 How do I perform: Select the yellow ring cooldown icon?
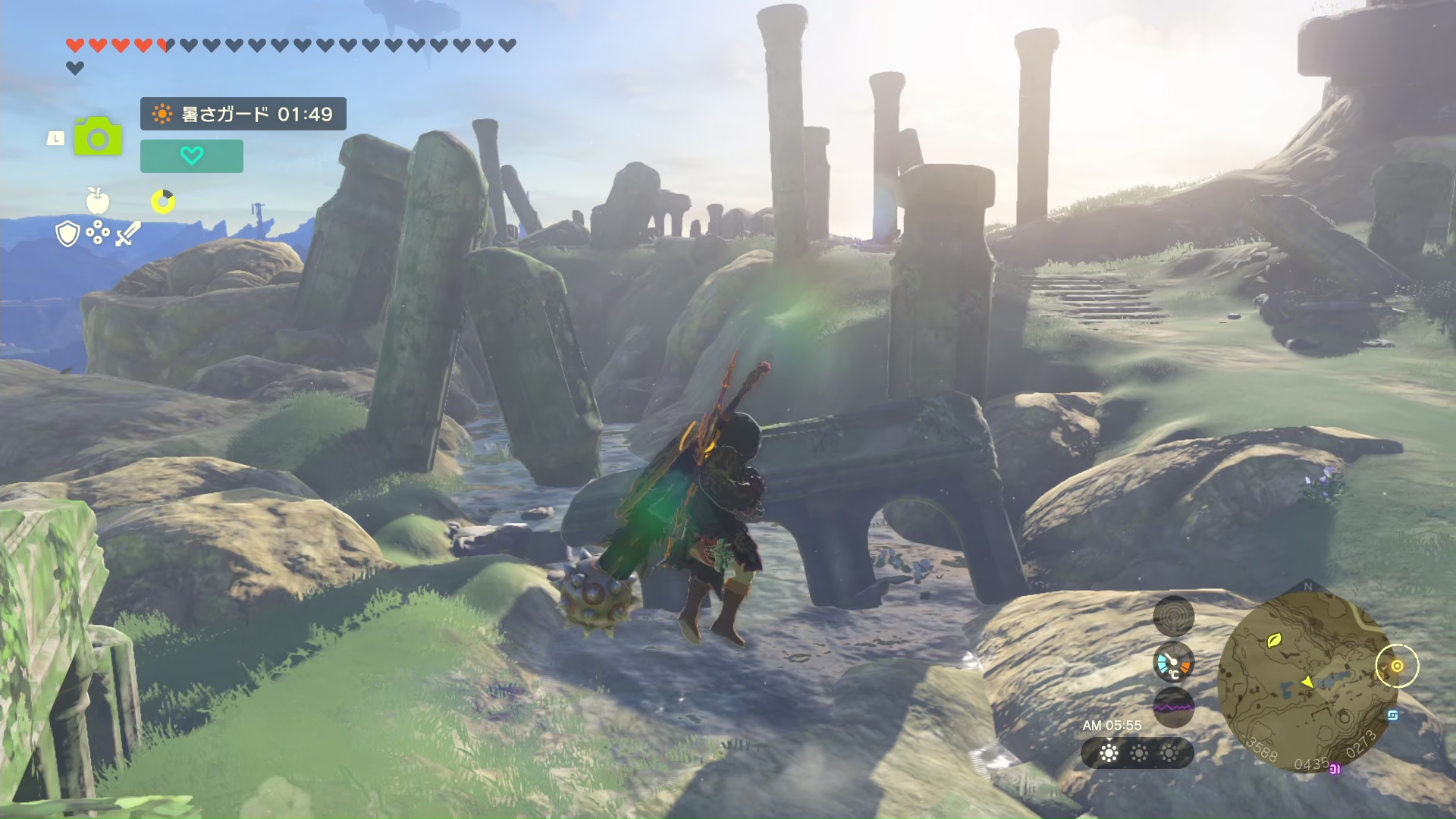pyautogui.click(x=163, y=201)
